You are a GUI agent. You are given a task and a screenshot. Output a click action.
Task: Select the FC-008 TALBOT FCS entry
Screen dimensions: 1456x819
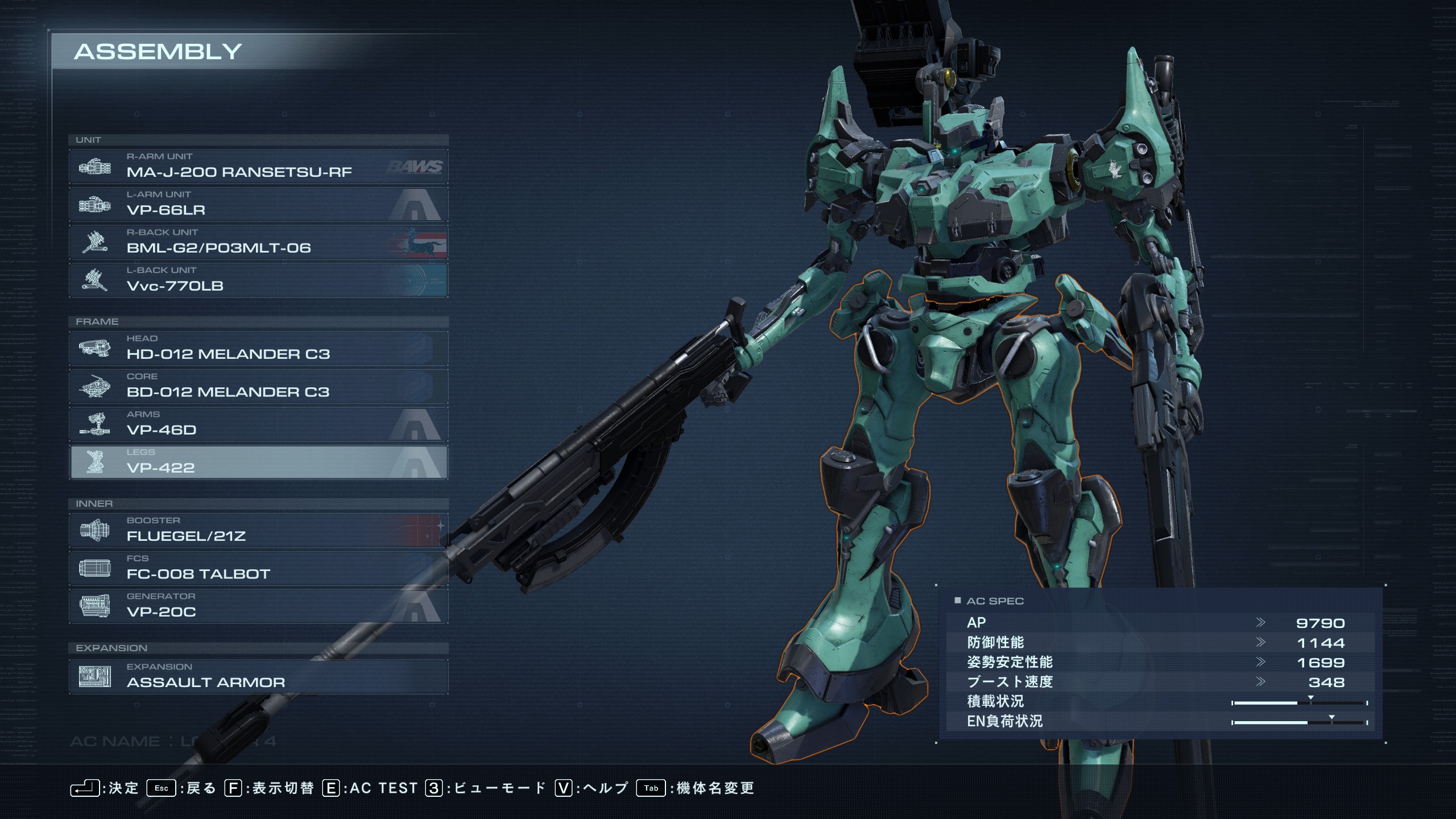(x=258, y=568)
